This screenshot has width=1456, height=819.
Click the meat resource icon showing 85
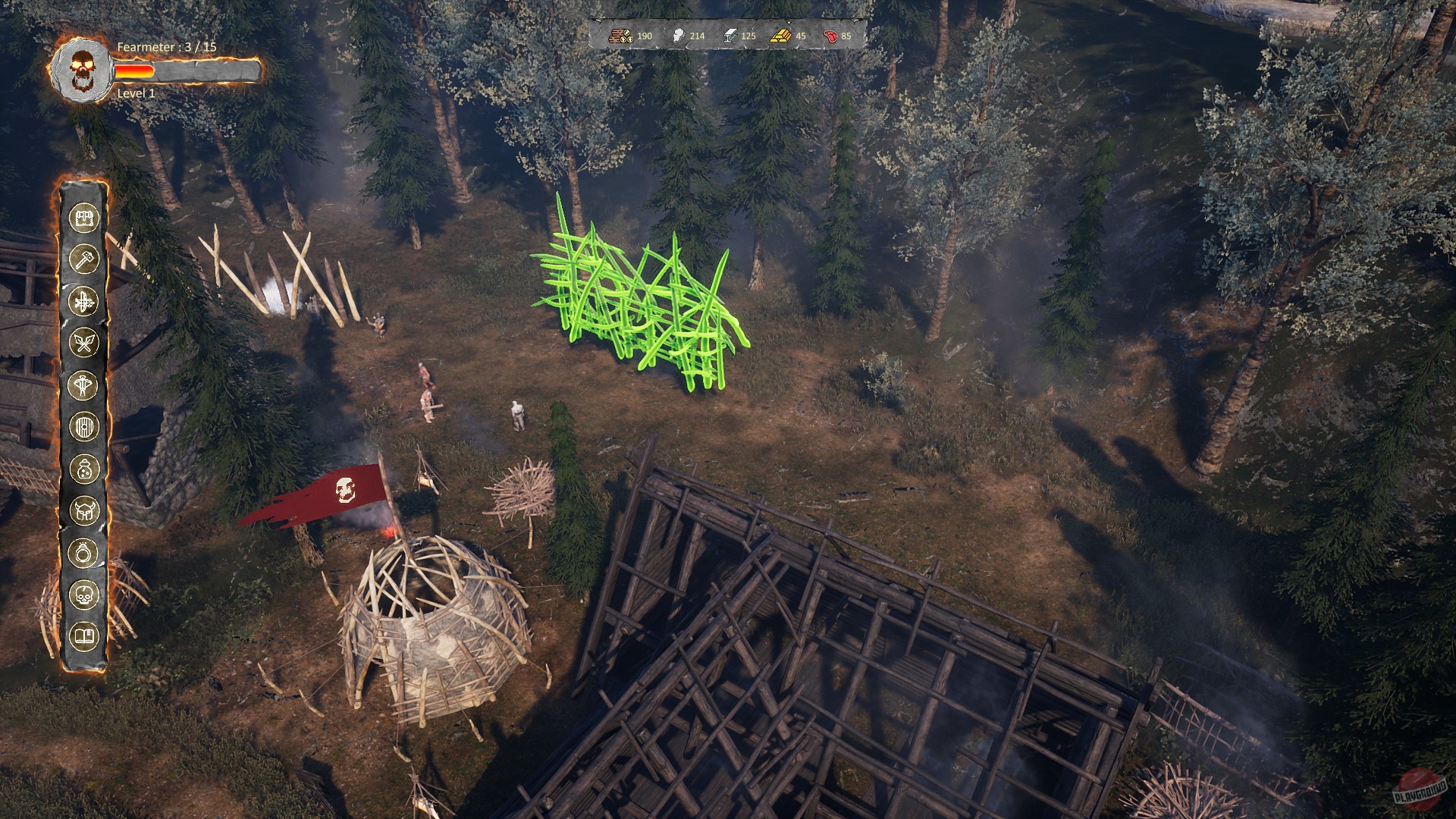[831, 34]
